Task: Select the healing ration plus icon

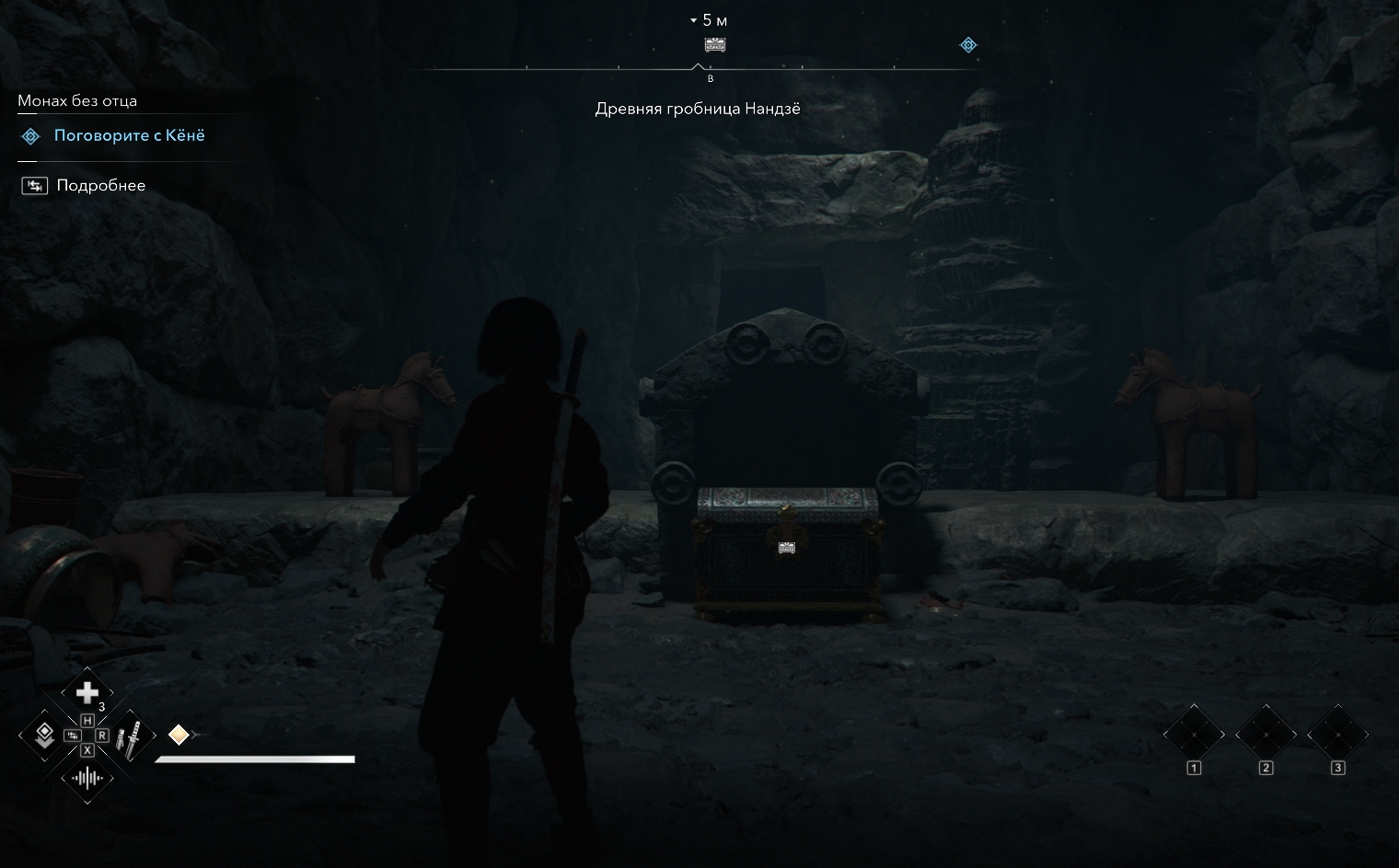Action: point(87,692)
